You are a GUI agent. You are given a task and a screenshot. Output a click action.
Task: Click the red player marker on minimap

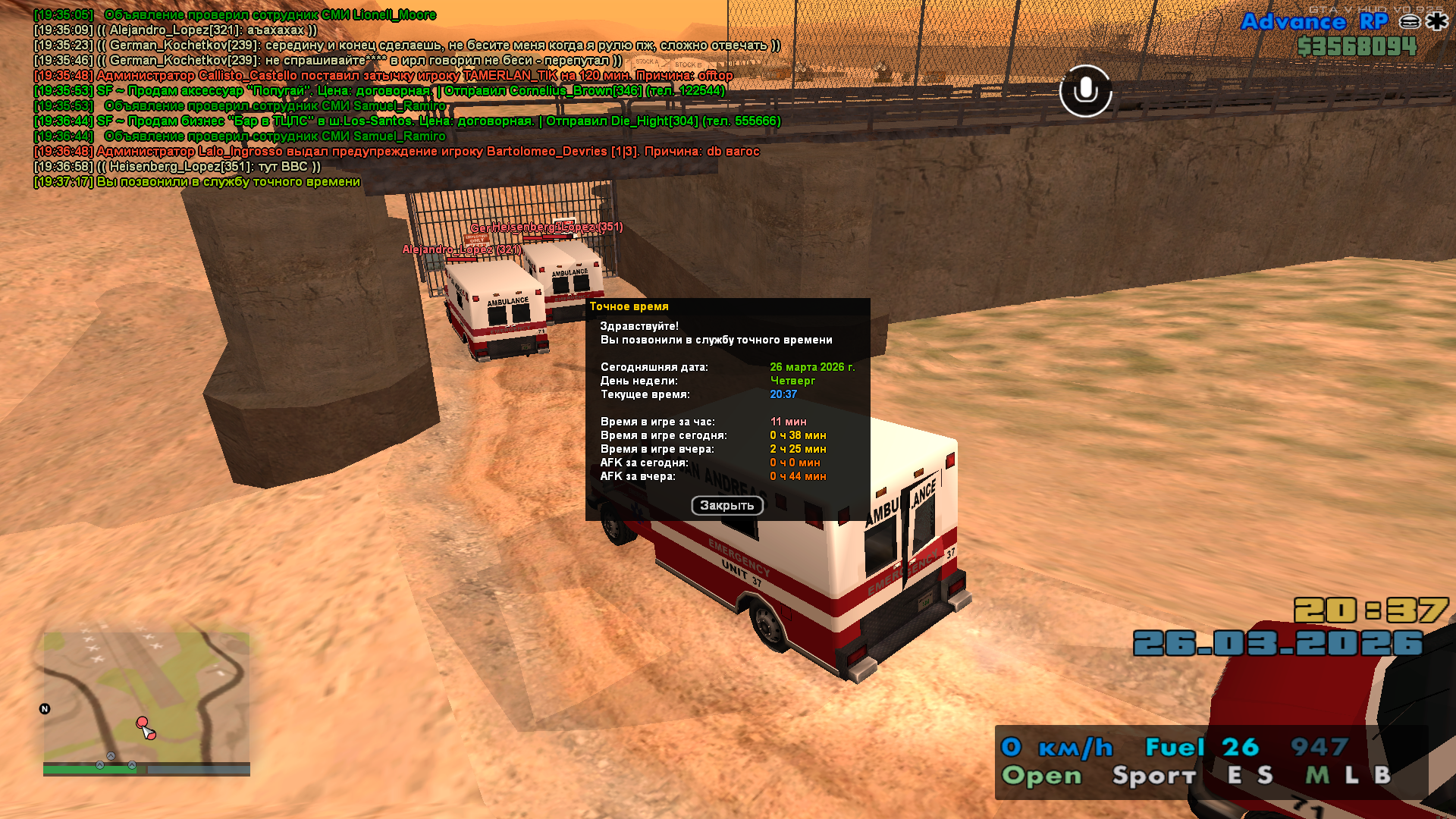pyautogui.click(x=143, y=723)
